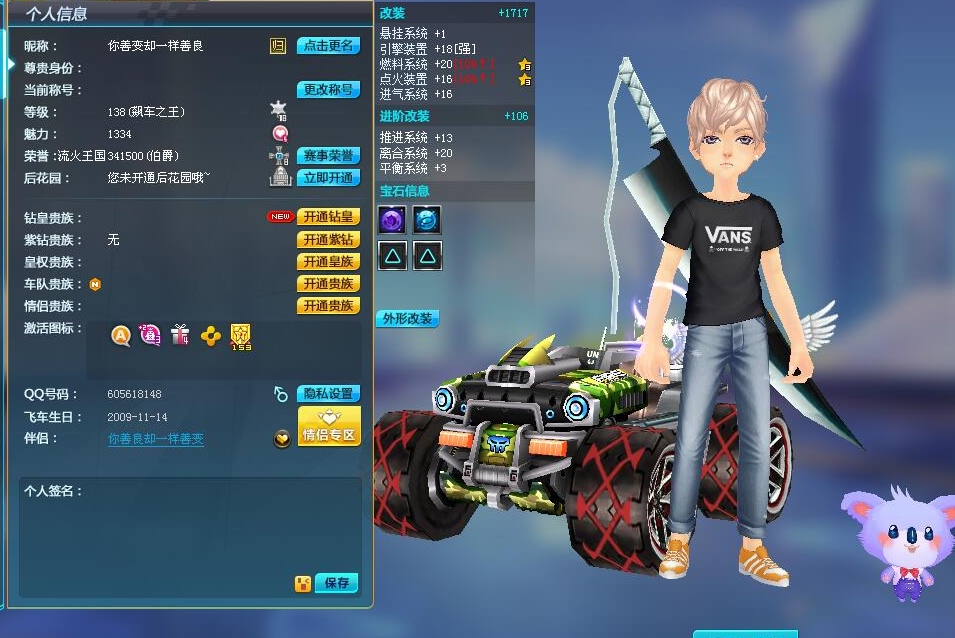
Task: Open 外形改装 appearance modification
Action: (408, 319)
